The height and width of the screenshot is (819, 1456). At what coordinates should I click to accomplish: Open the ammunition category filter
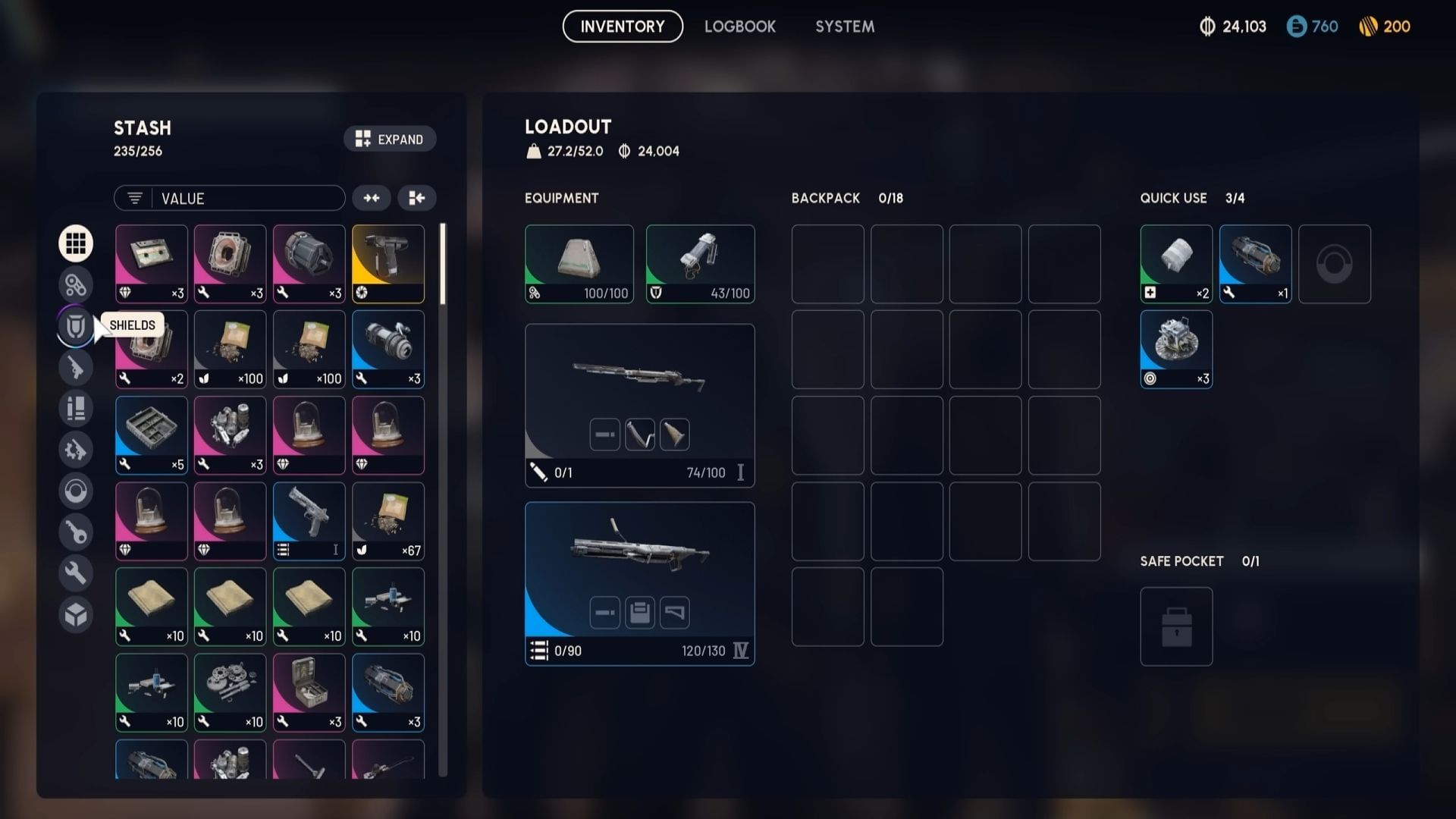click(x=76, y=408)
